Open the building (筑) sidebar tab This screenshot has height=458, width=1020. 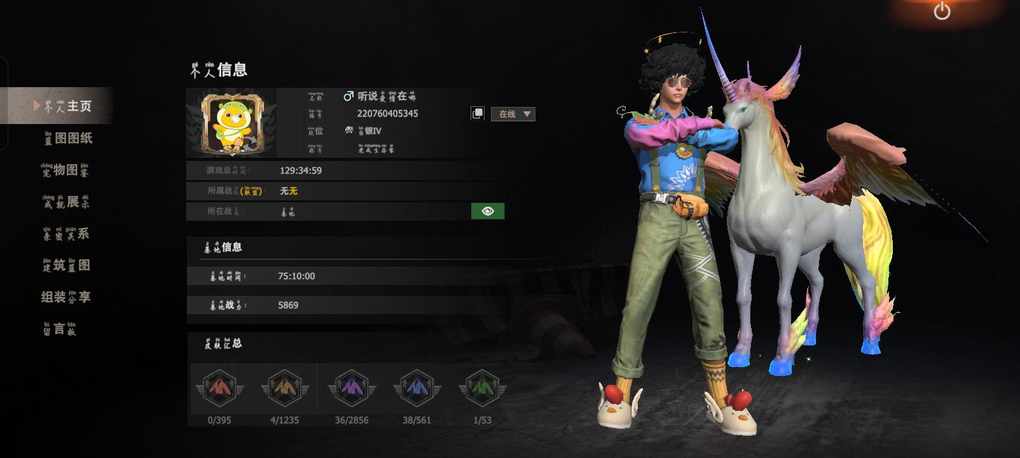(66, 265)
